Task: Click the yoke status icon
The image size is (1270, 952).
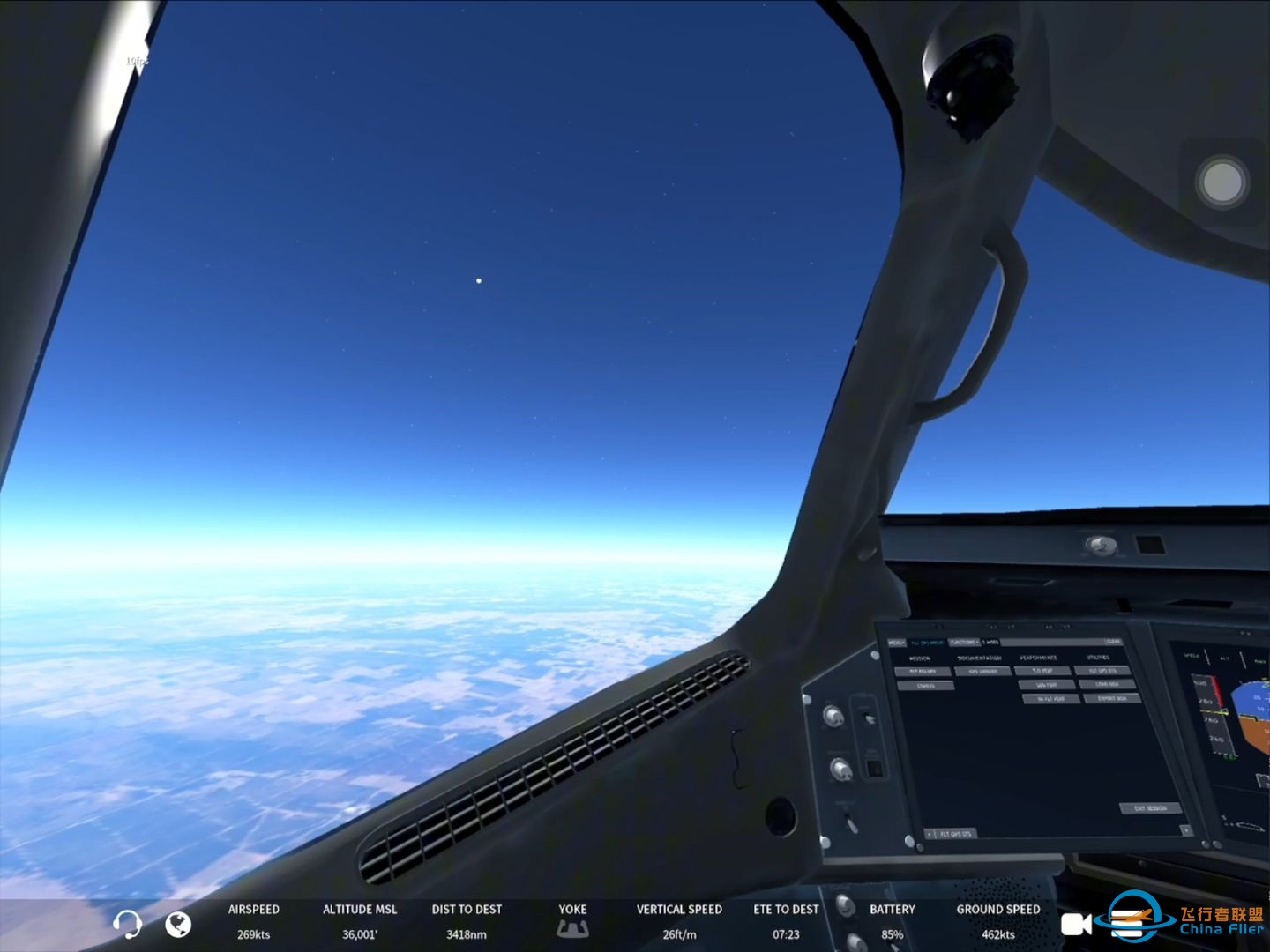Action: tap(572, 928)
